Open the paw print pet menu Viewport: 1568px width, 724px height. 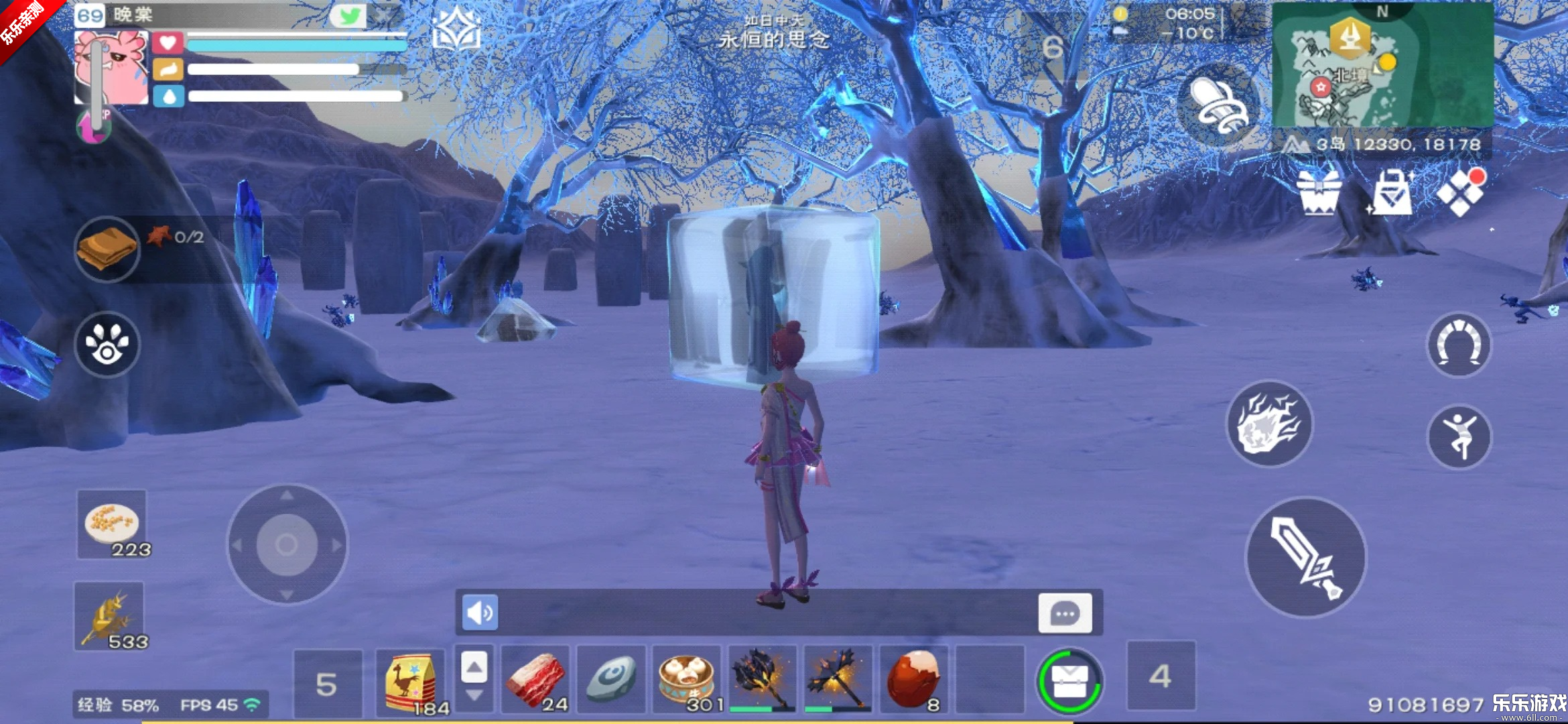(x=107, y=345)
